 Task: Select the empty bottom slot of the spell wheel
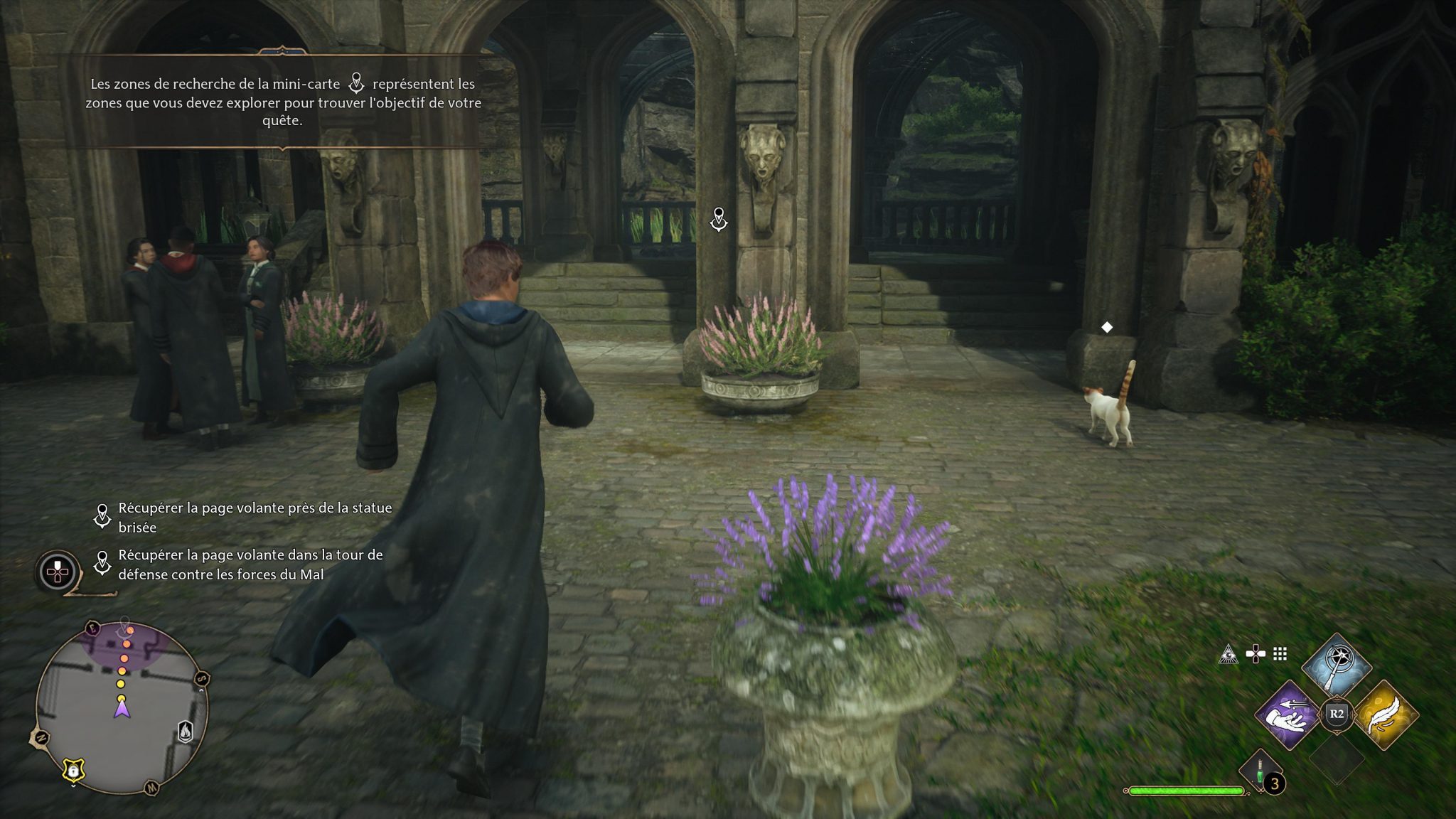[x=1338, y=763]
